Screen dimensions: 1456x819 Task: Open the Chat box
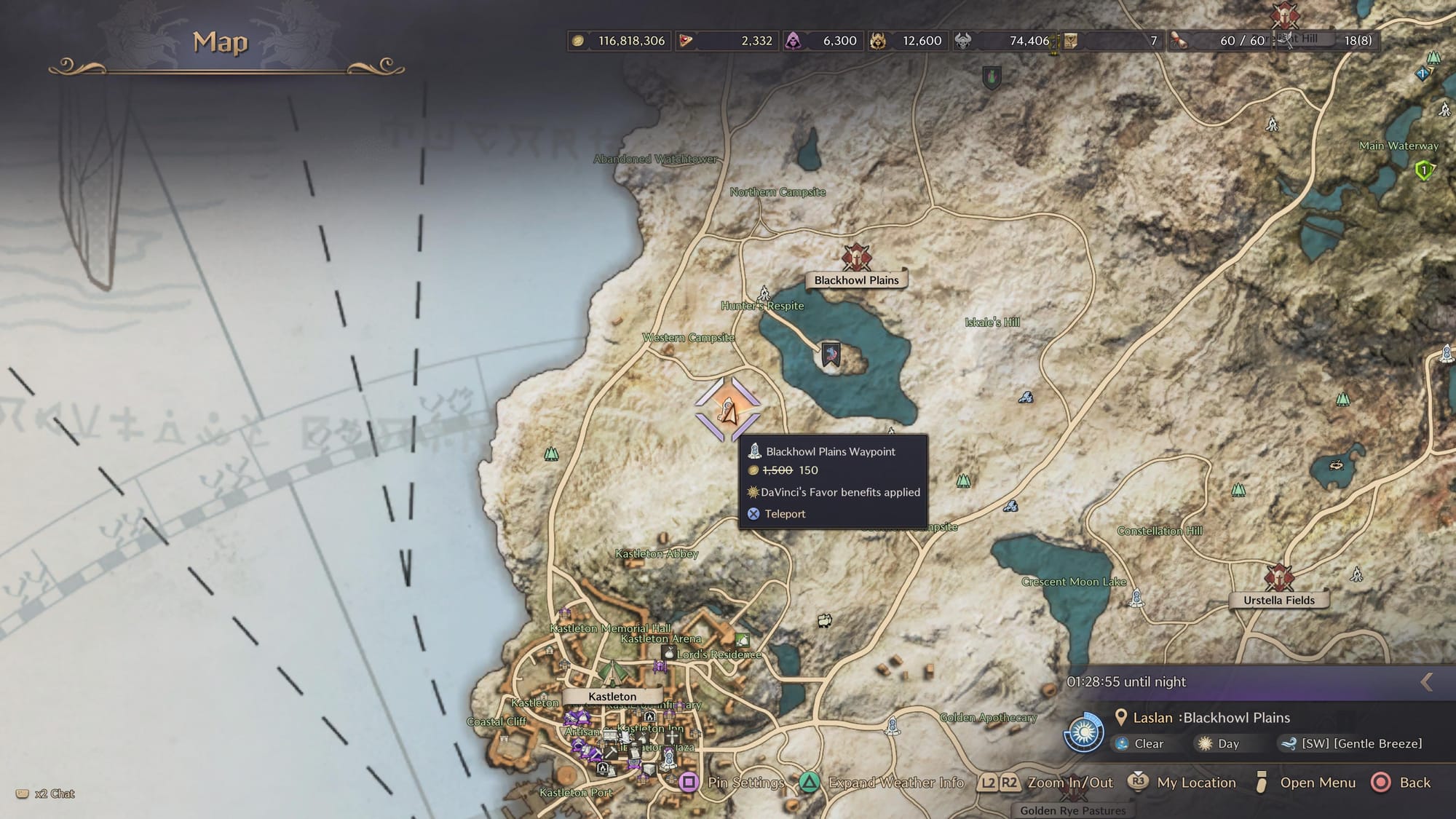(x=47, y=794)
